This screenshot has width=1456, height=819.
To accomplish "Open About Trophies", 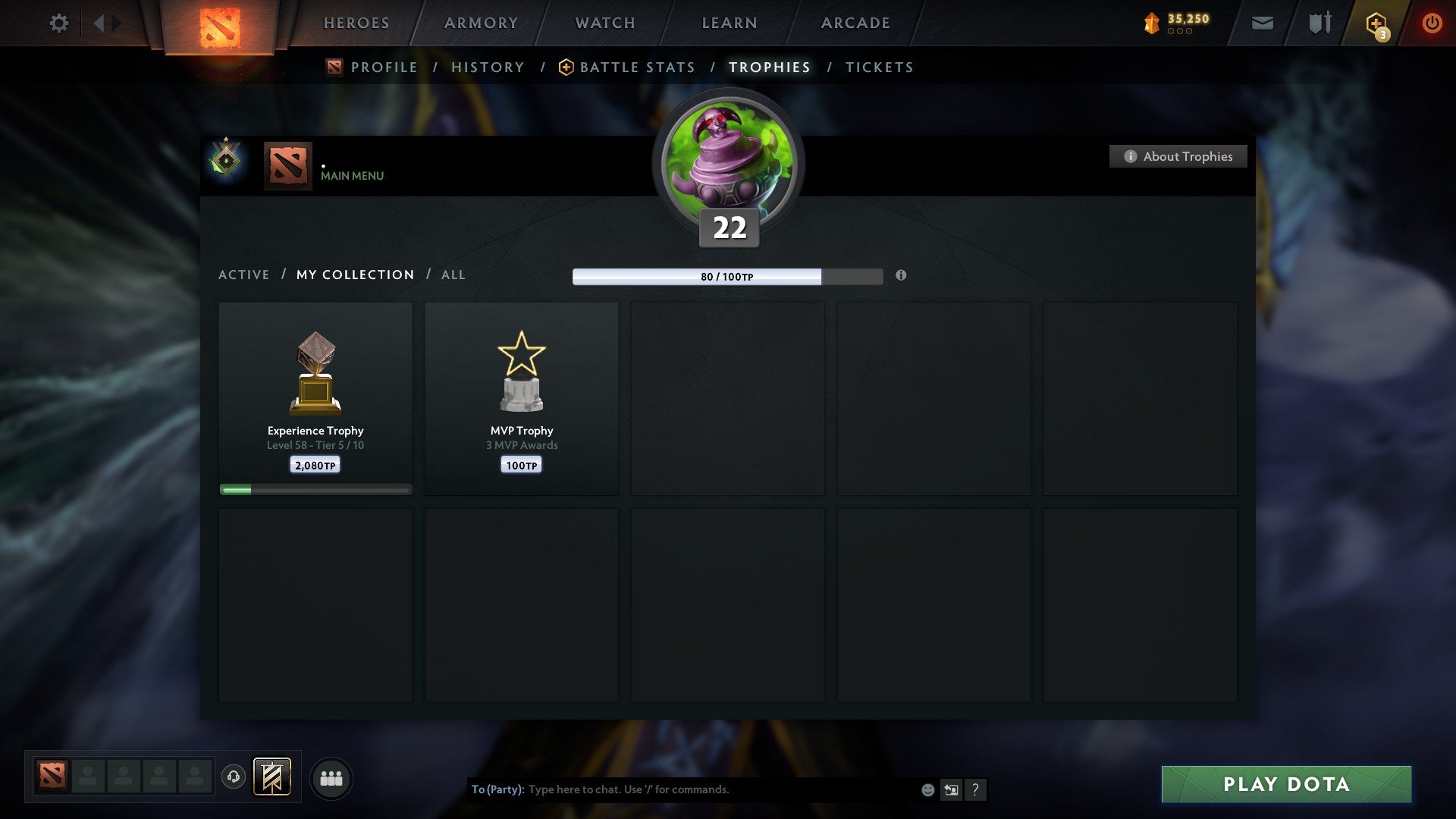I will point(1178,156).
